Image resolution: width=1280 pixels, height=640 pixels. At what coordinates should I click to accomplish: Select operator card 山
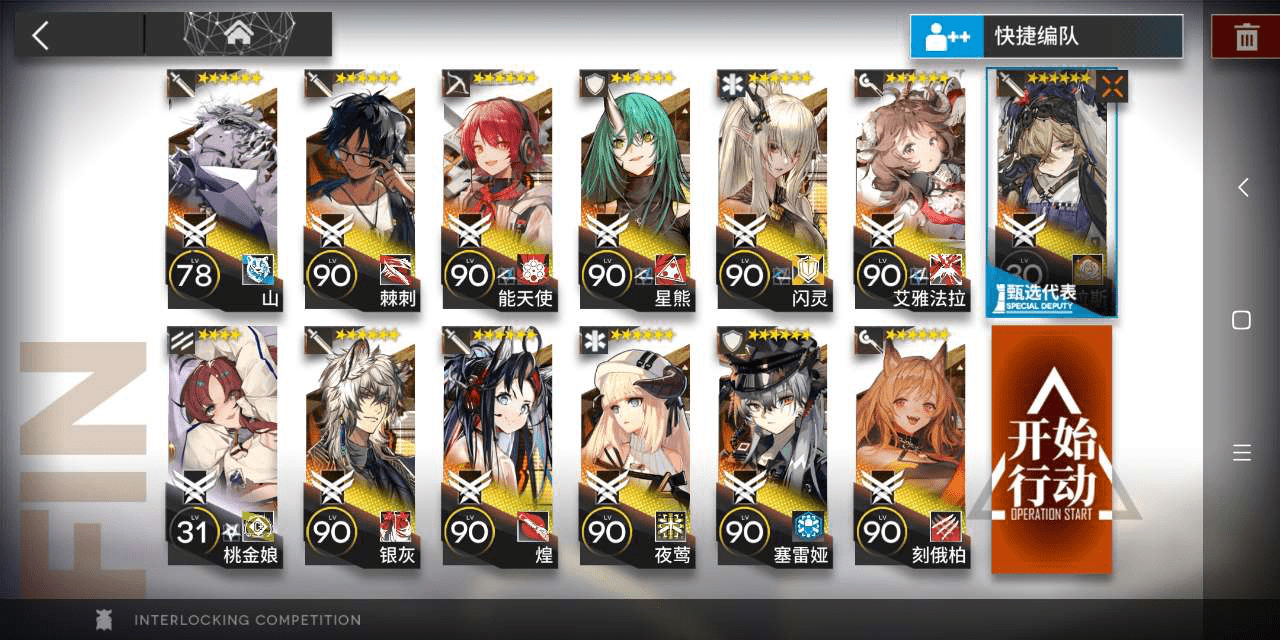pos(222,190)
